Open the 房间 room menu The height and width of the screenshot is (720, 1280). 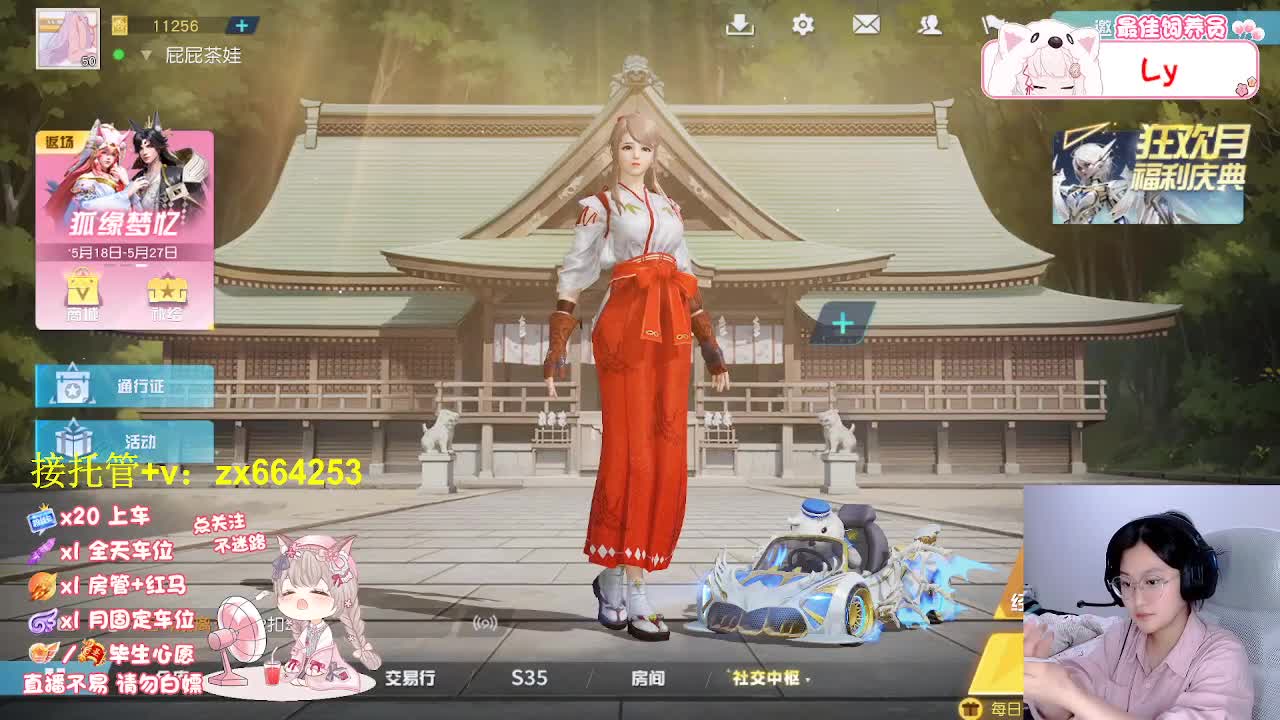tap(650, 678)
